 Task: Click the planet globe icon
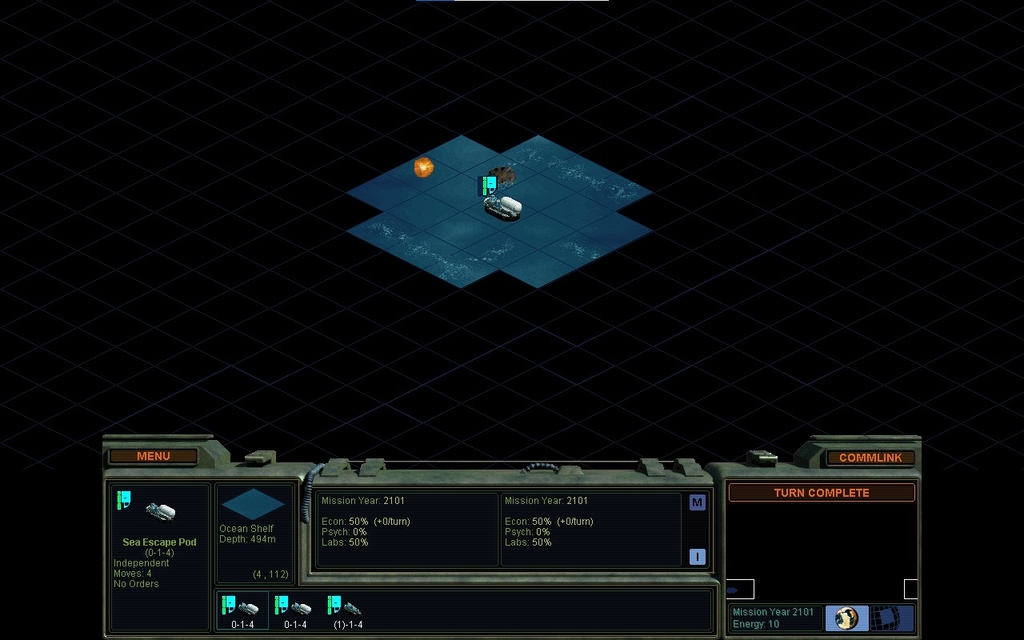point(847,618)
